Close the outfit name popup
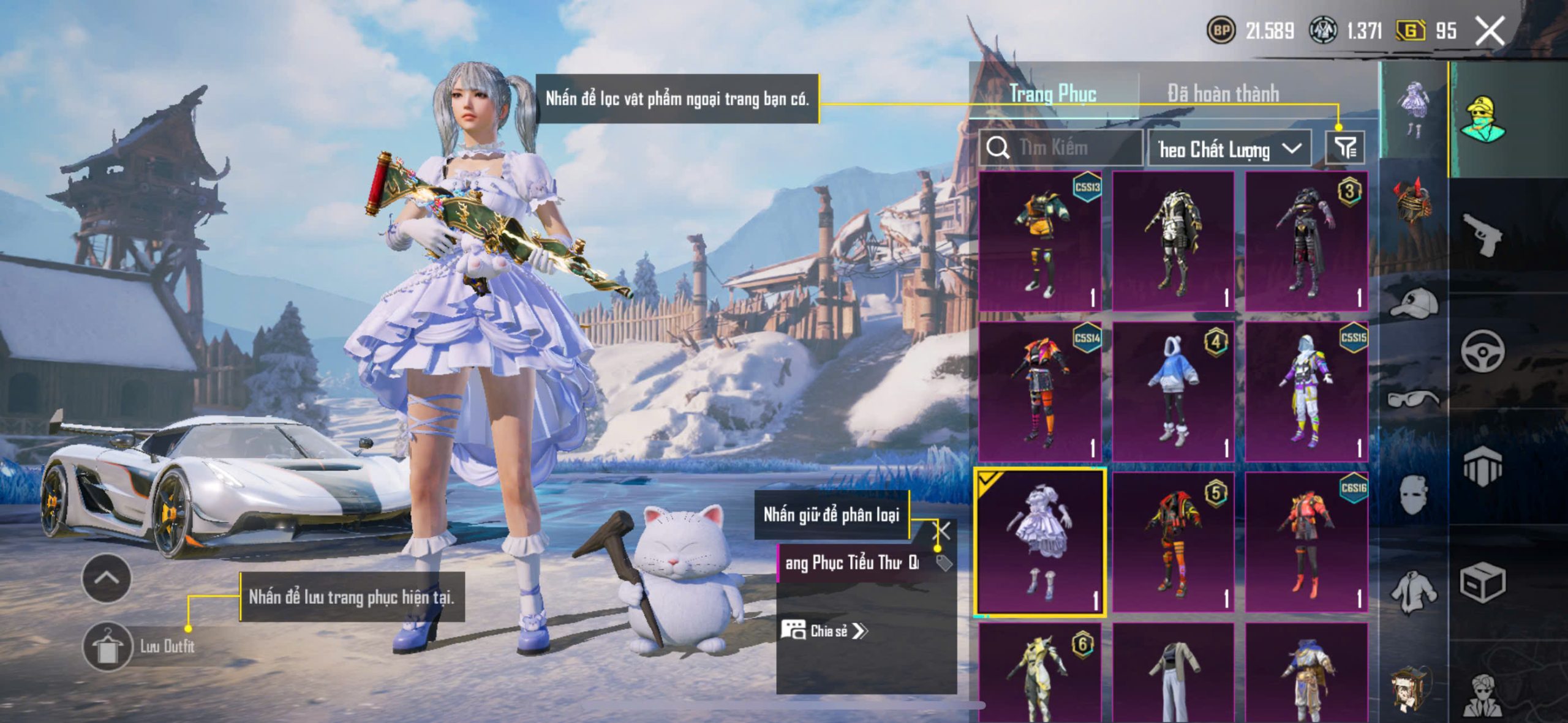 coord(941,531)
